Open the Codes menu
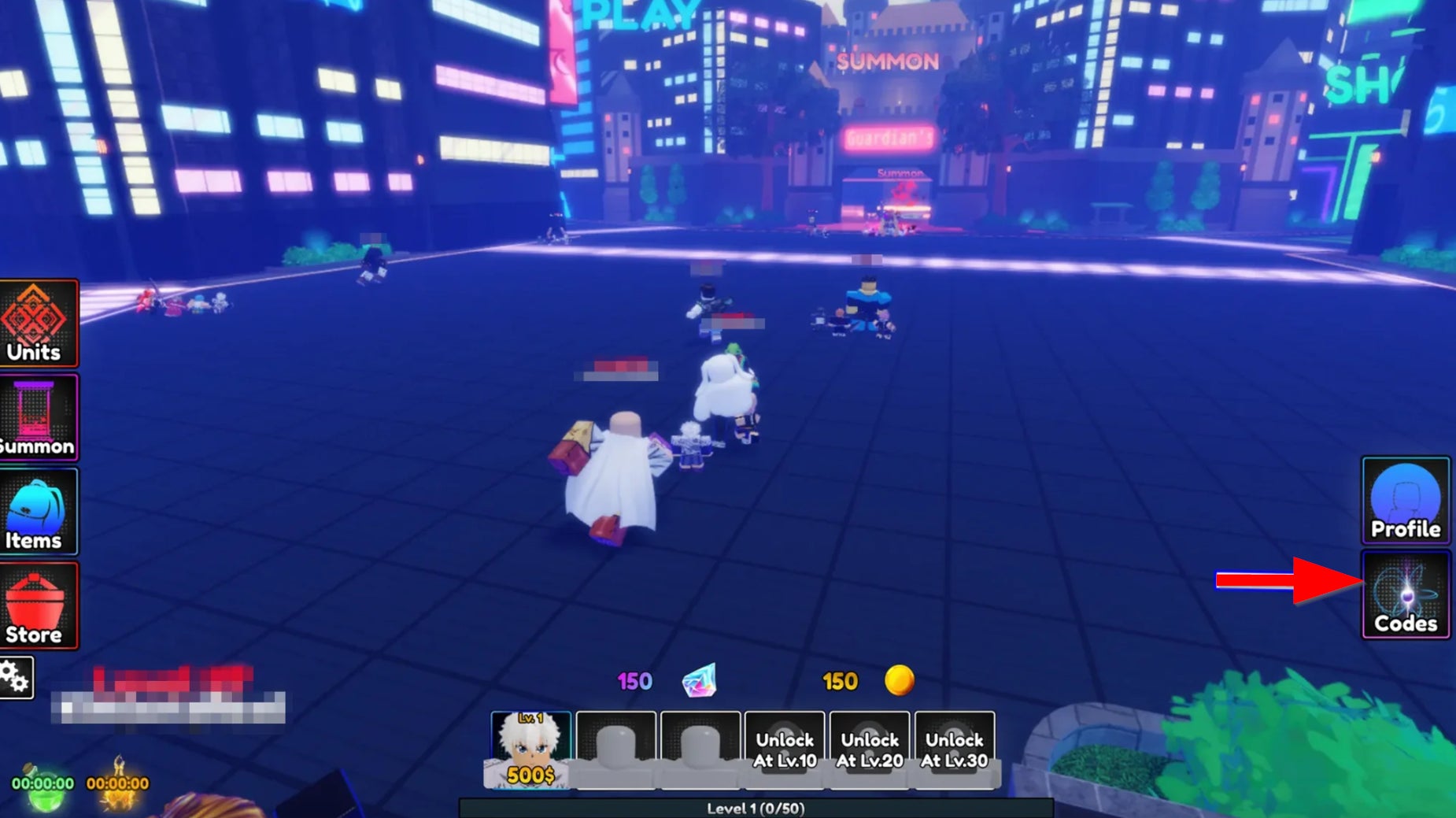The width and height of the screenshot is (1456, 818). [x=1406, y=595]
